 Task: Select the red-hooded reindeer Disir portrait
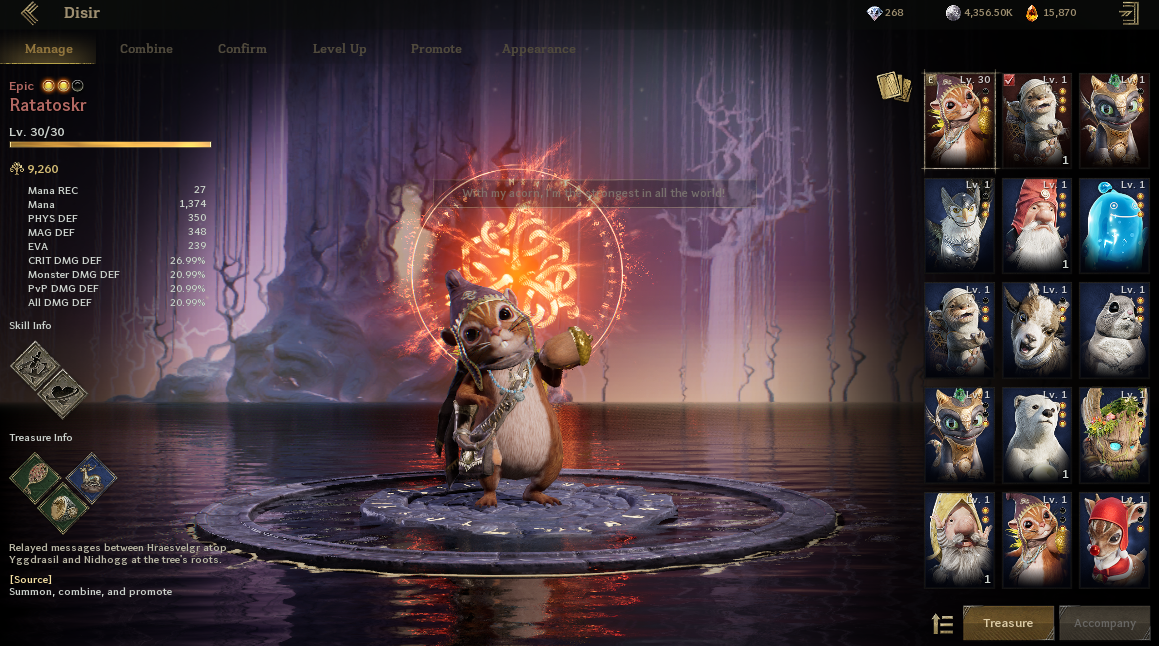[x=1114, y=539]
